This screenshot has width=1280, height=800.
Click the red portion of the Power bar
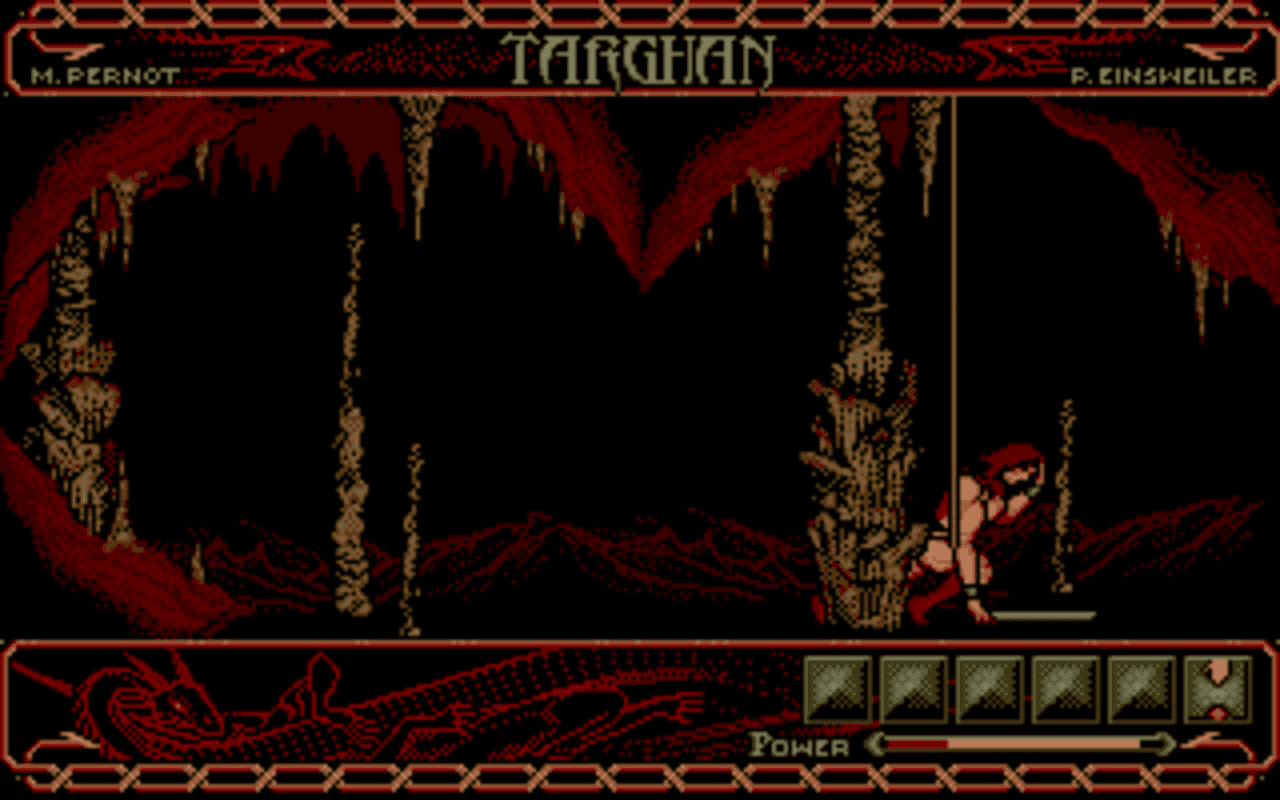tap(920, 746)
